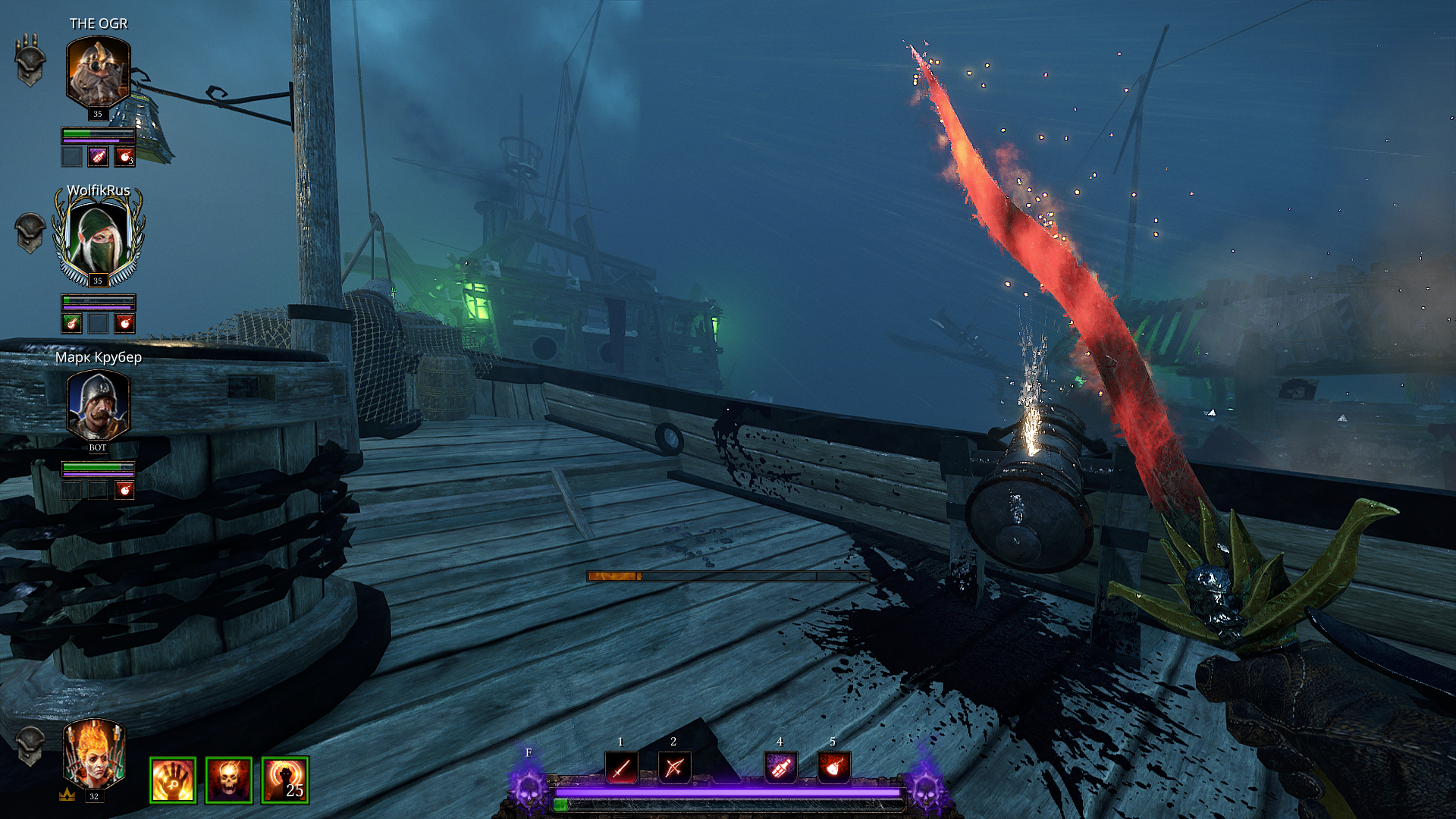Inspect the flaming skull buff icon
The height and width of the screenshot is (819, 1456).
pos(229,780)
